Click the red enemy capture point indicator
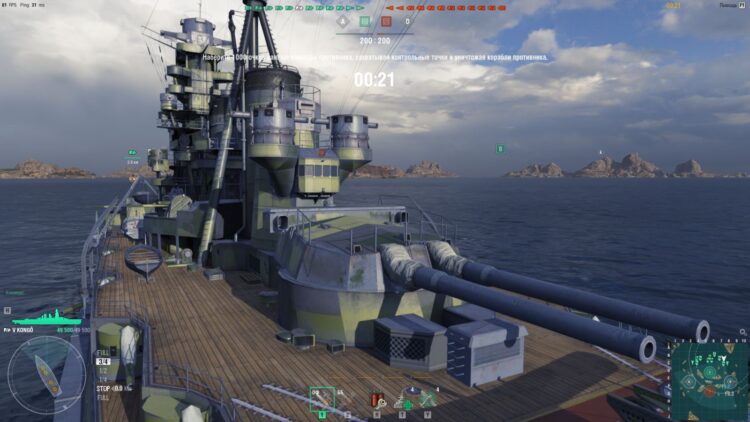 pos(386,21)
